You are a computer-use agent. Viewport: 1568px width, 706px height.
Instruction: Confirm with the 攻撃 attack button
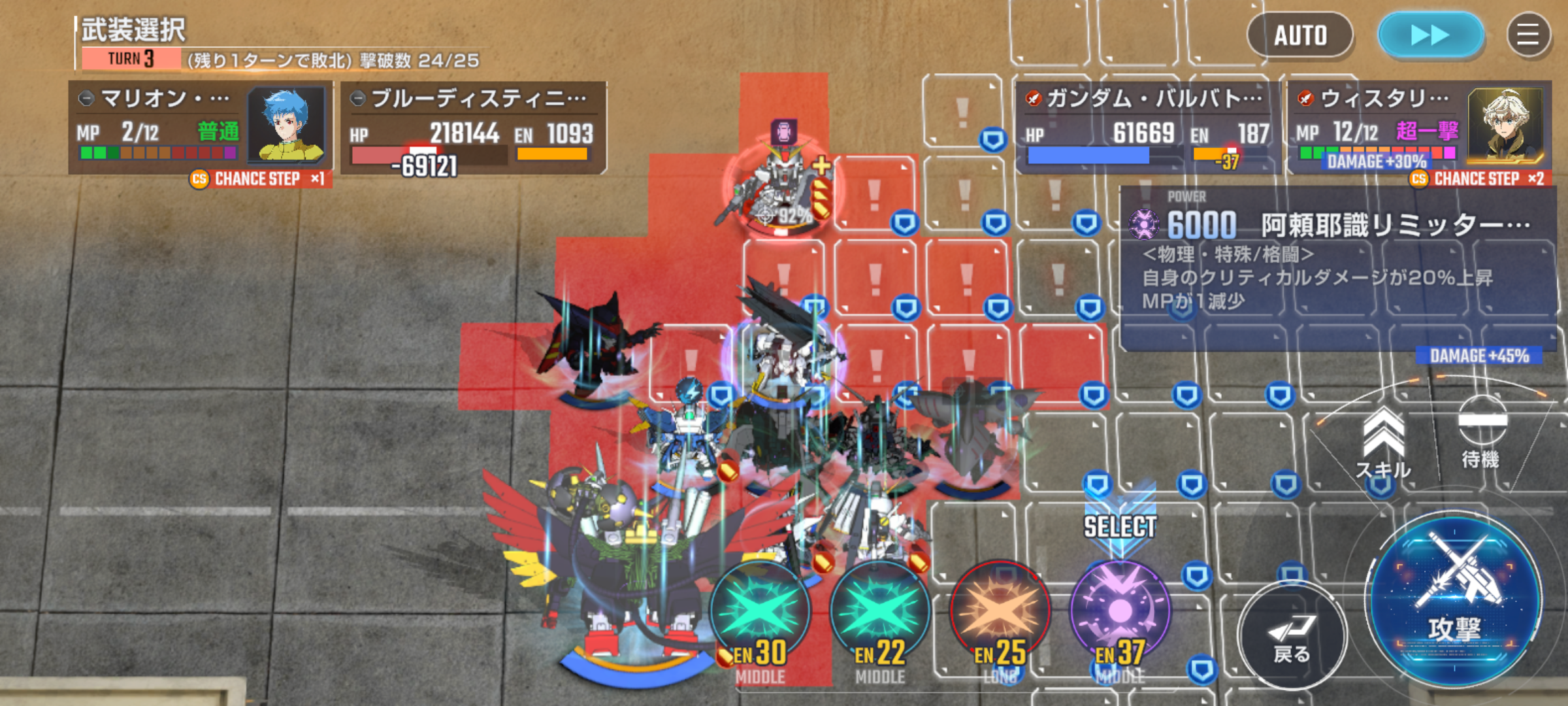(x=1454, y=601)
